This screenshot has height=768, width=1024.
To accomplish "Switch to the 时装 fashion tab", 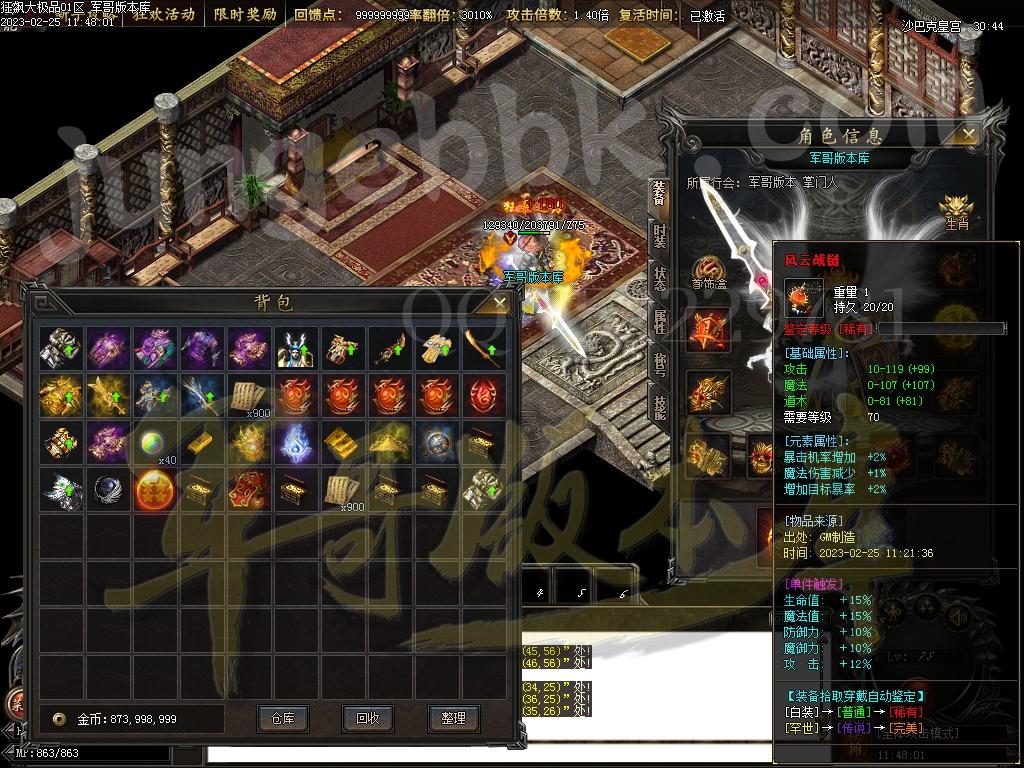I will pyautogui.click(x=659, y=235).
